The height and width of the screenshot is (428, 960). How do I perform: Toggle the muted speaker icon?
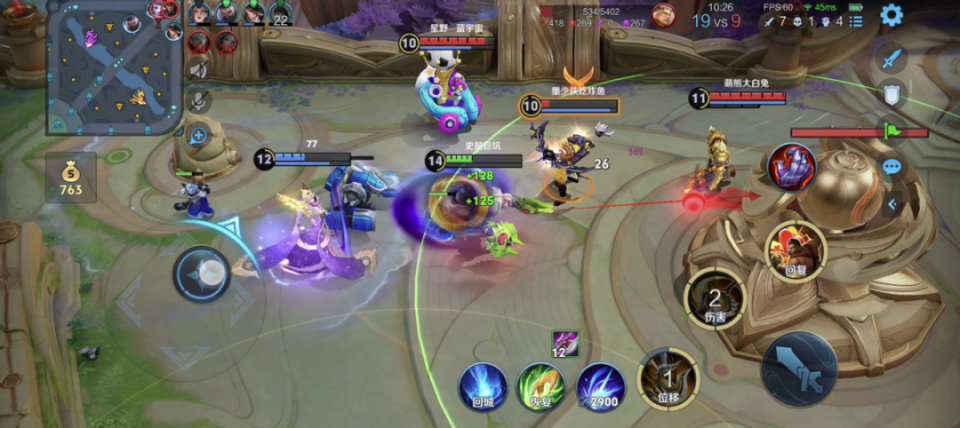[x=198, y=69]
